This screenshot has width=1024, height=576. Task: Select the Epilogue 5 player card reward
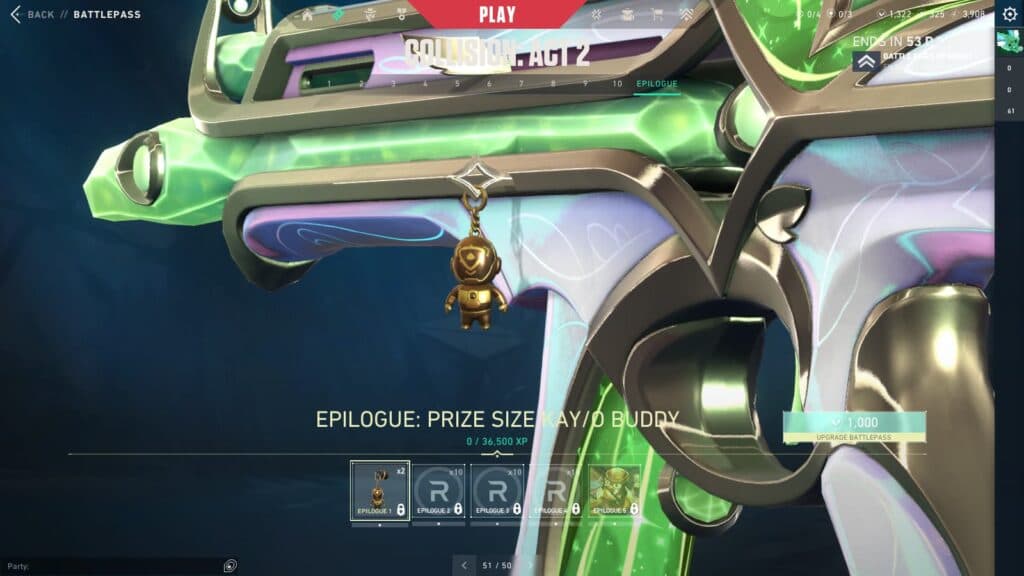614,490
